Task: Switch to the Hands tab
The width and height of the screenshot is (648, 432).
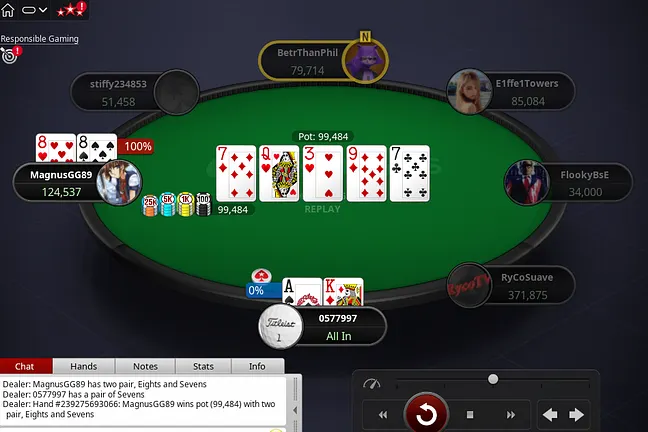Action: pyautogui.click(x=83, y=366)
